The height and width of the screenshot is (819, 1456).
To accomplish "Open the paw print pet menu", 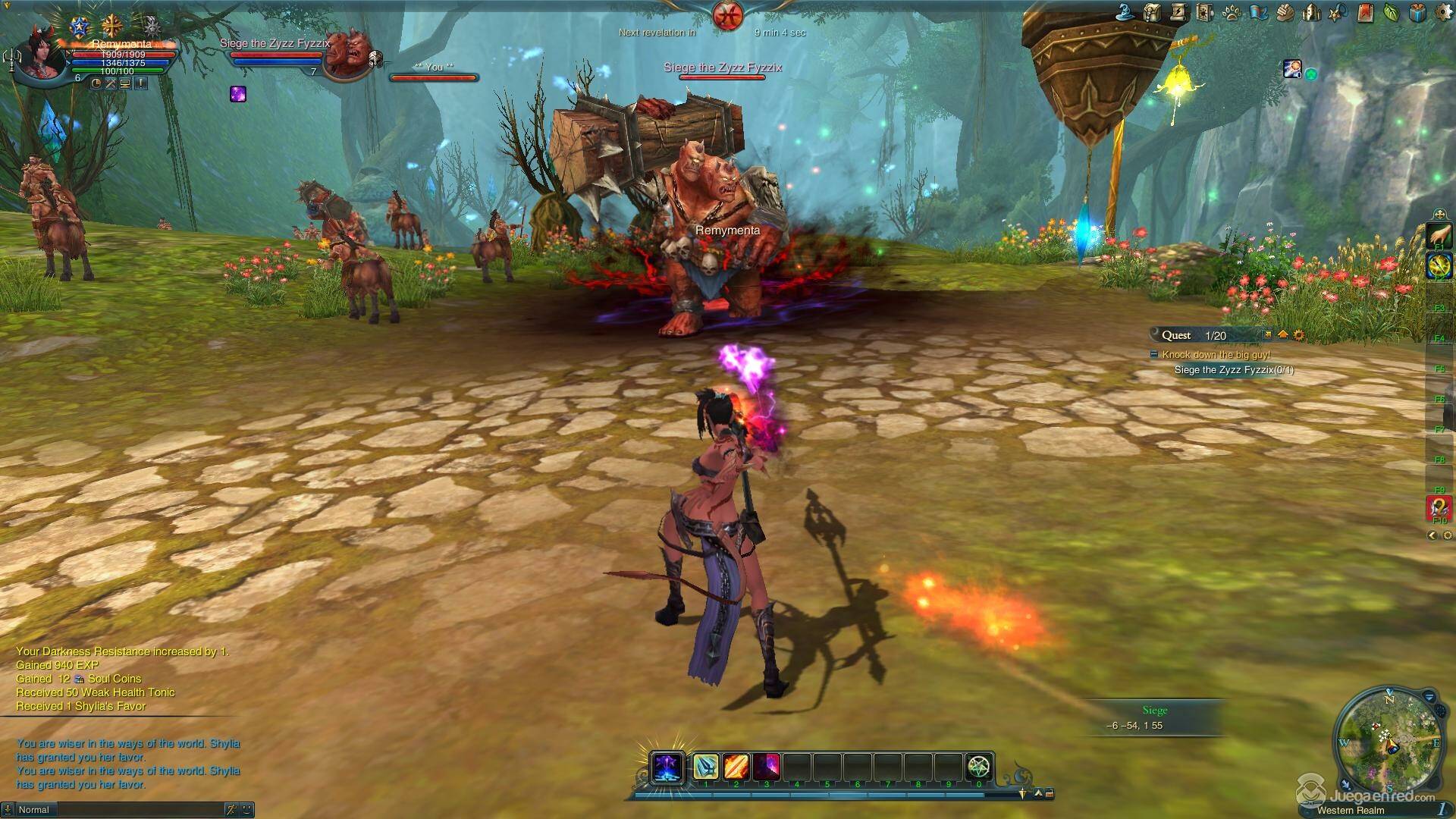I will point(1231,12).
